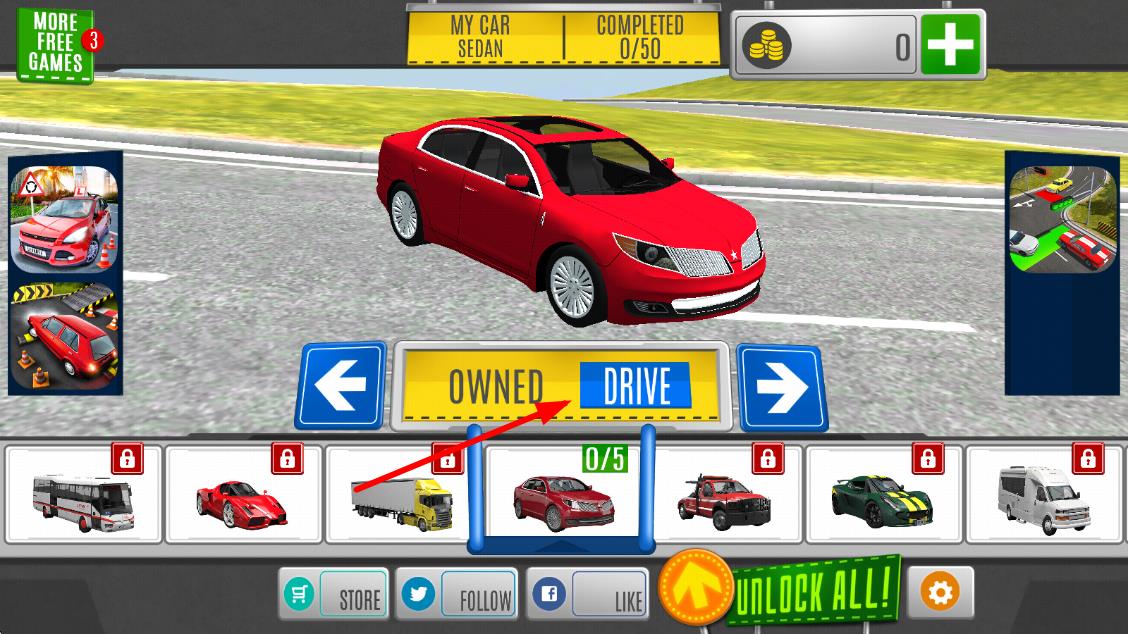Choose the green striped race car
The height and width of the screenshot is (634, 1128).
tap(884, 494)
